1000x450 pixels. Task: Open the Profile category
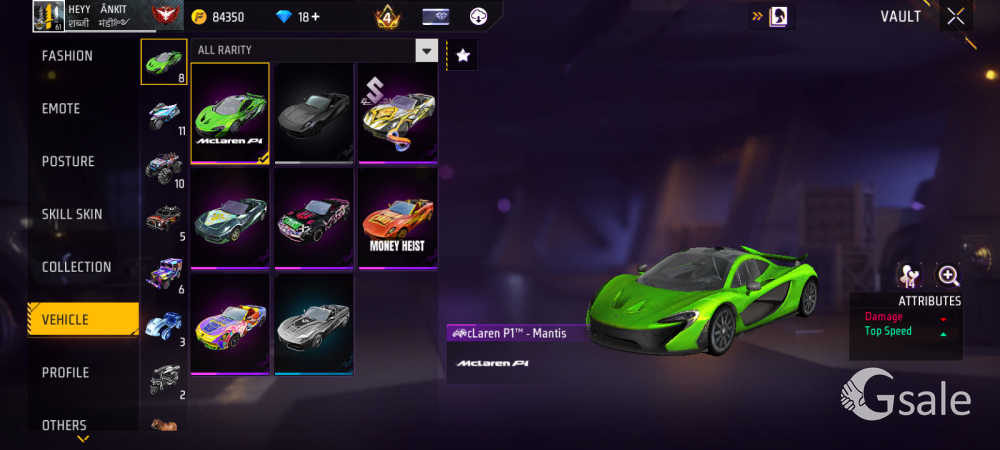click(x=65, y=373)
